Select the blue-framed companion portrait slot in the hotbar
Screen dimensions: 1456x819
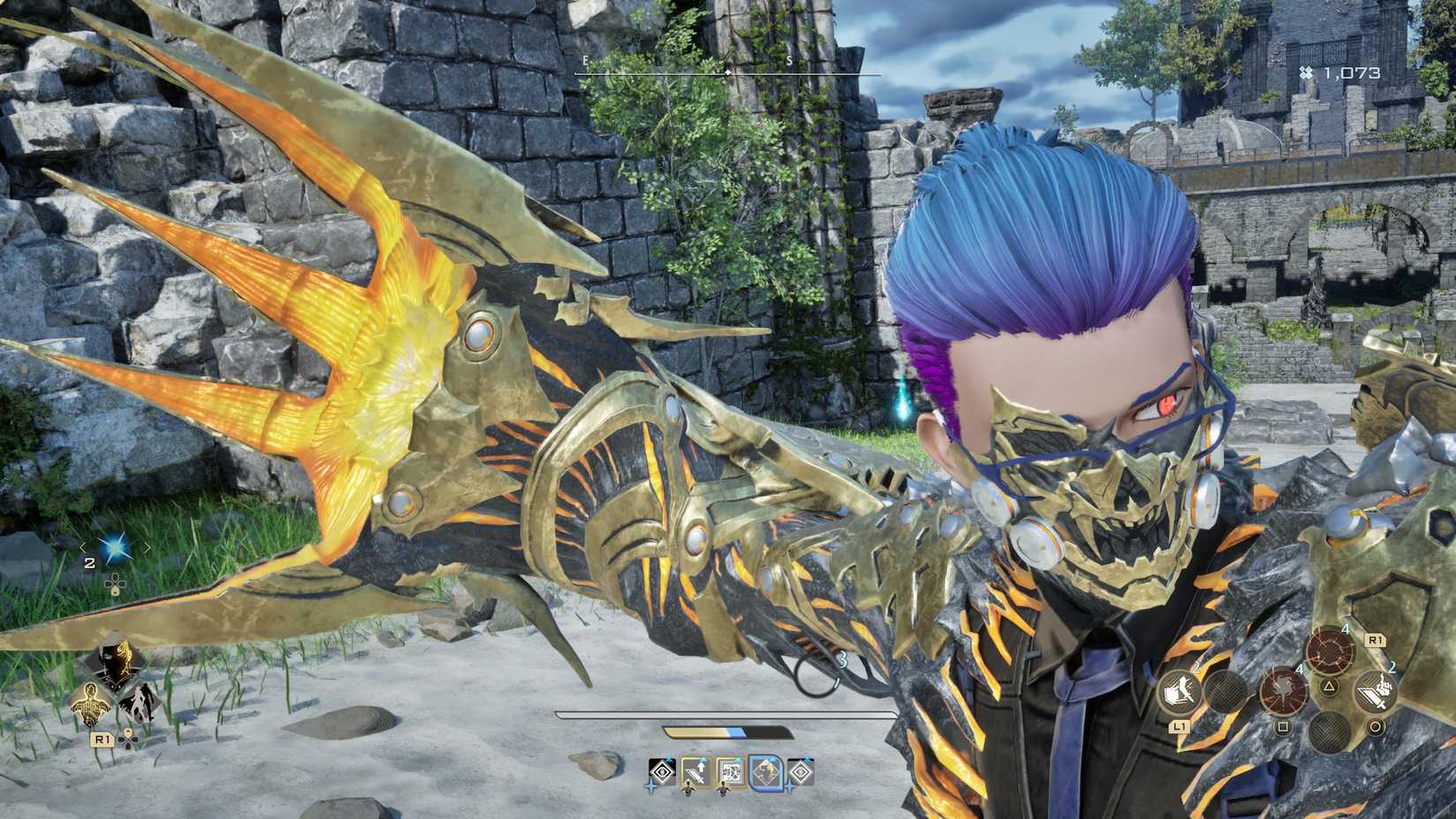(764, 772)
